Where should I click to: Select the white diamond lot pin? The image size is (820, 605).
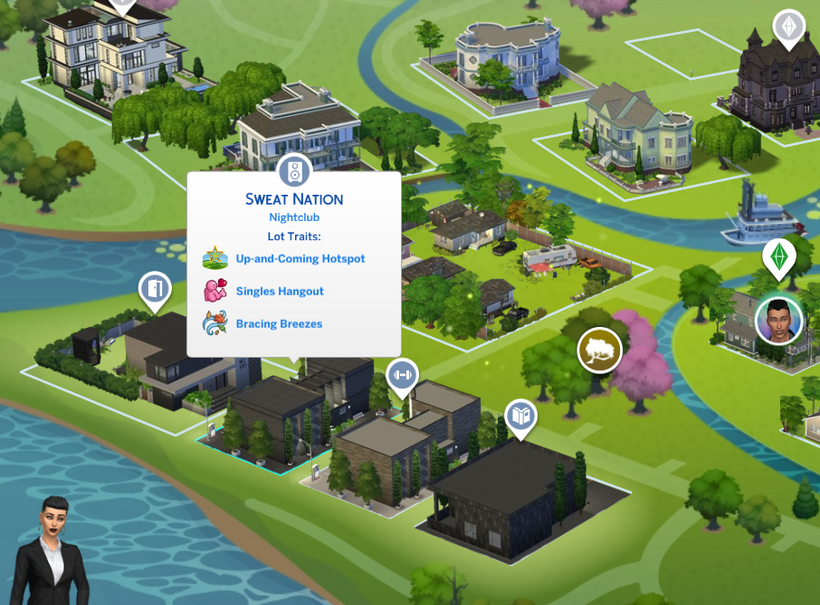[x=789, y=26]
